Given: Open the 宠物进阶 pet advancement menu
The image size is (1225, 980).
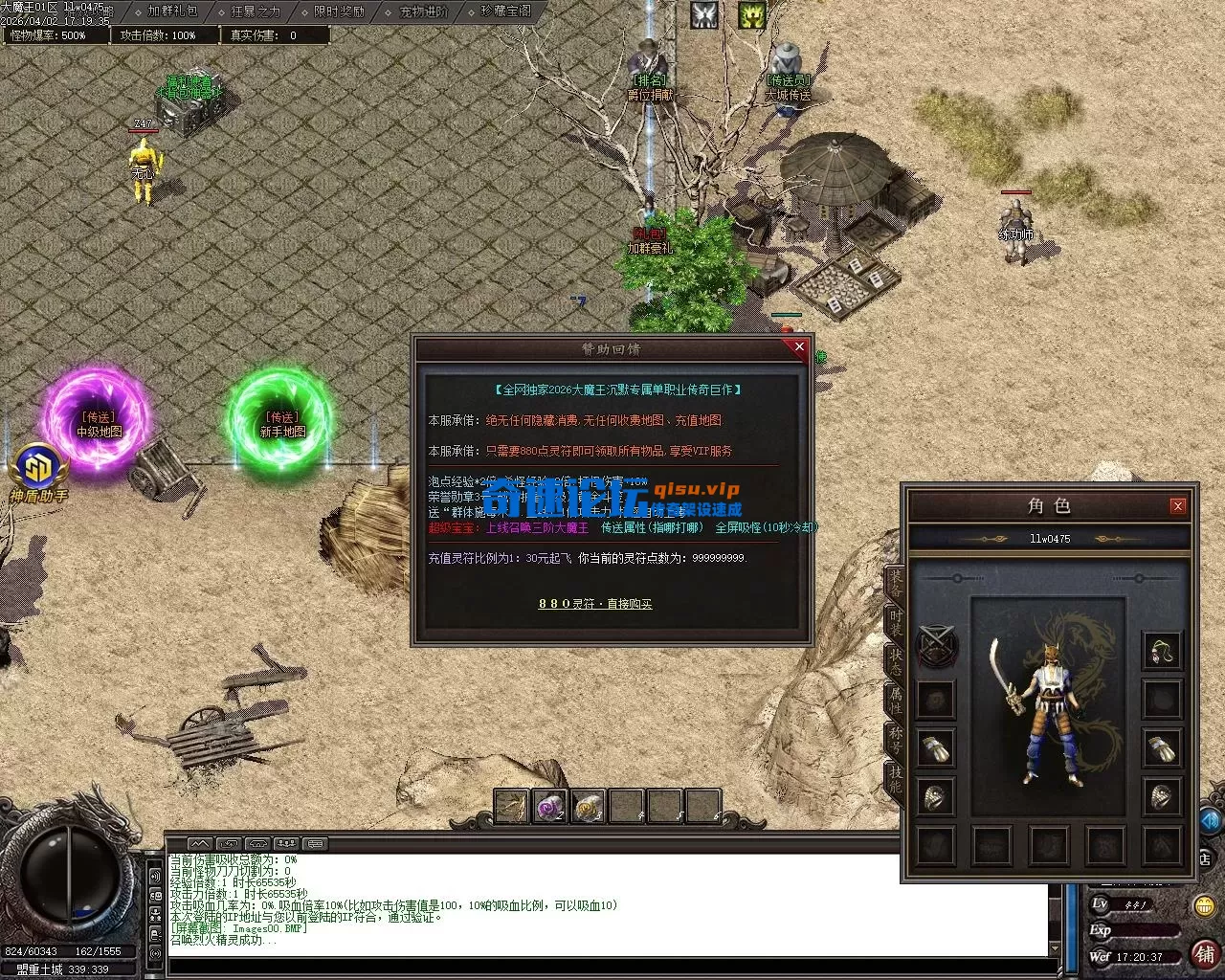Looking at the screenshot, I should coord(423,11).
